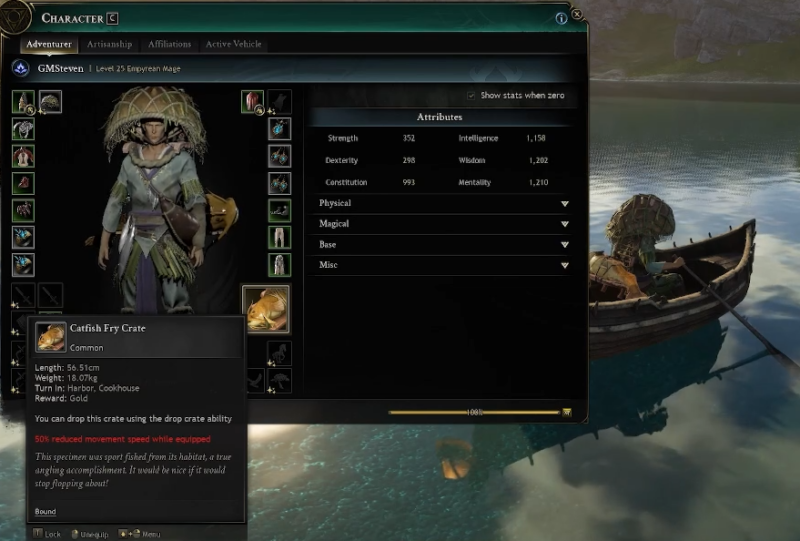Screen dimensions: 800x541
Task: Expand the Misc stats section
Action: [564, 266]
